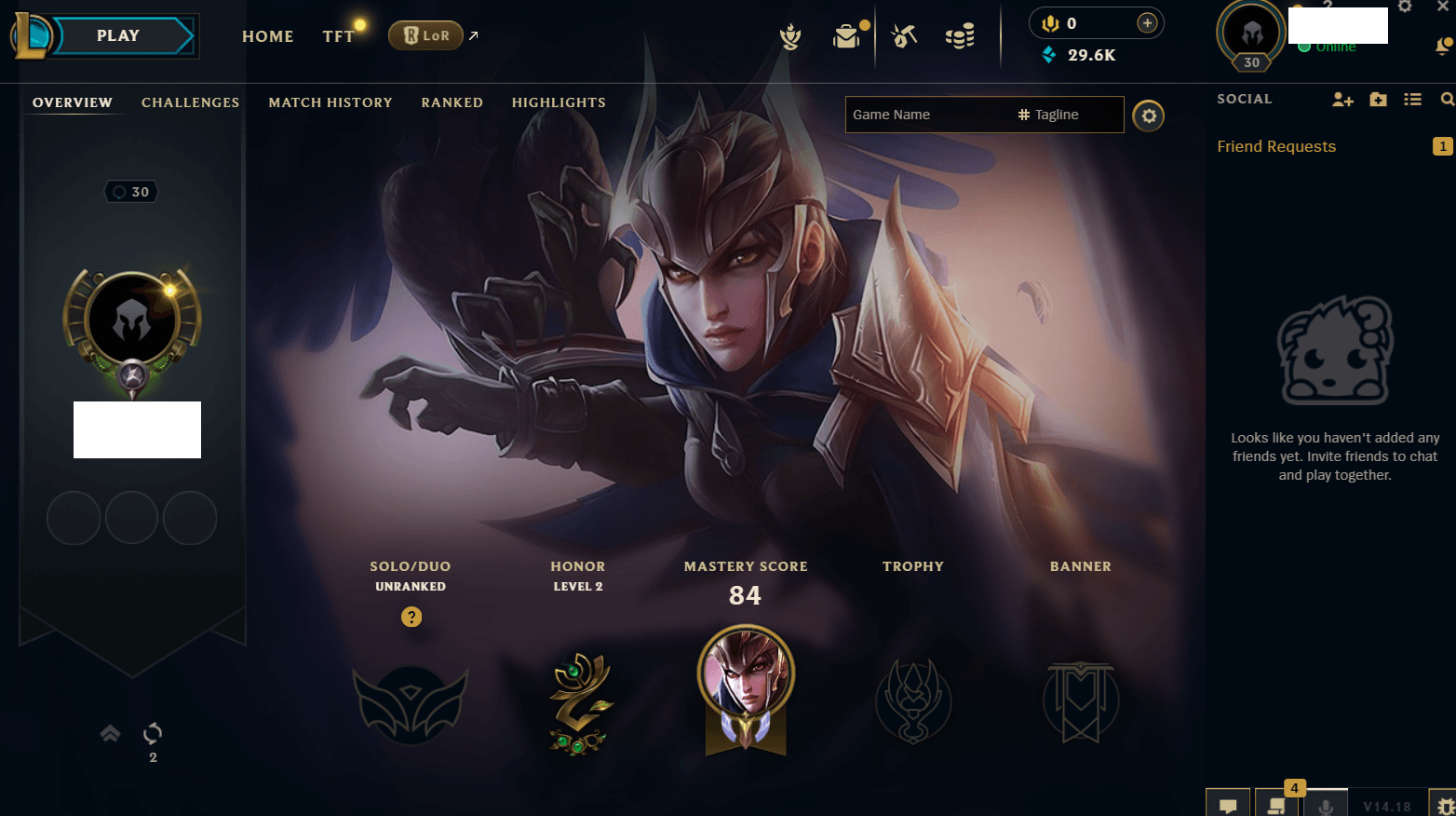Image resolution: width=1456 pixels, height=816 pixels.
Task: Click the Solo/Duo question mark help icon
Action: tap(411, 617)
